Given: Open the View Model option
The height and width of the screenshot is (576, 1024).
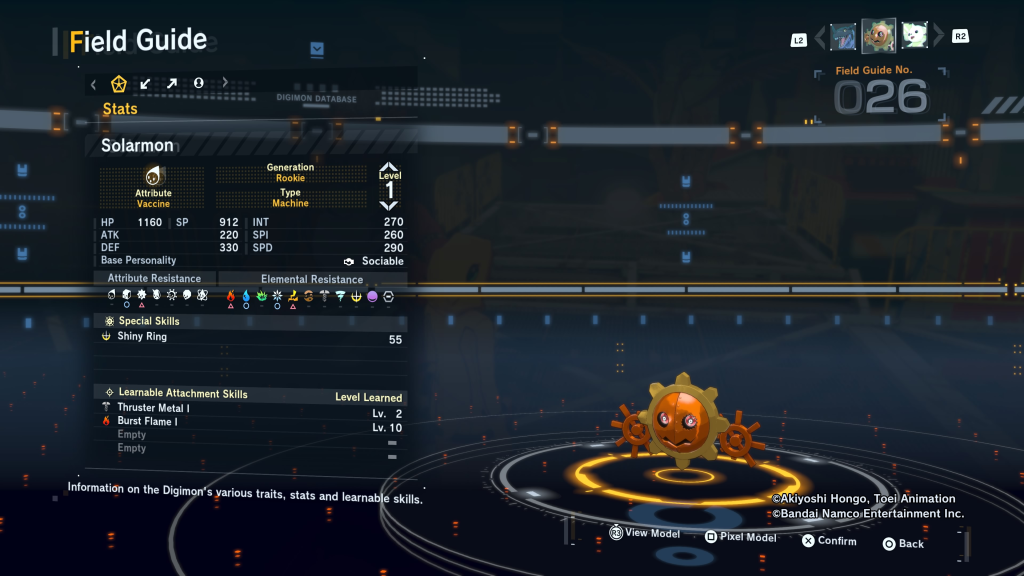Looking at the screenshot, I should pyautogui.click(x=645, y=534).
